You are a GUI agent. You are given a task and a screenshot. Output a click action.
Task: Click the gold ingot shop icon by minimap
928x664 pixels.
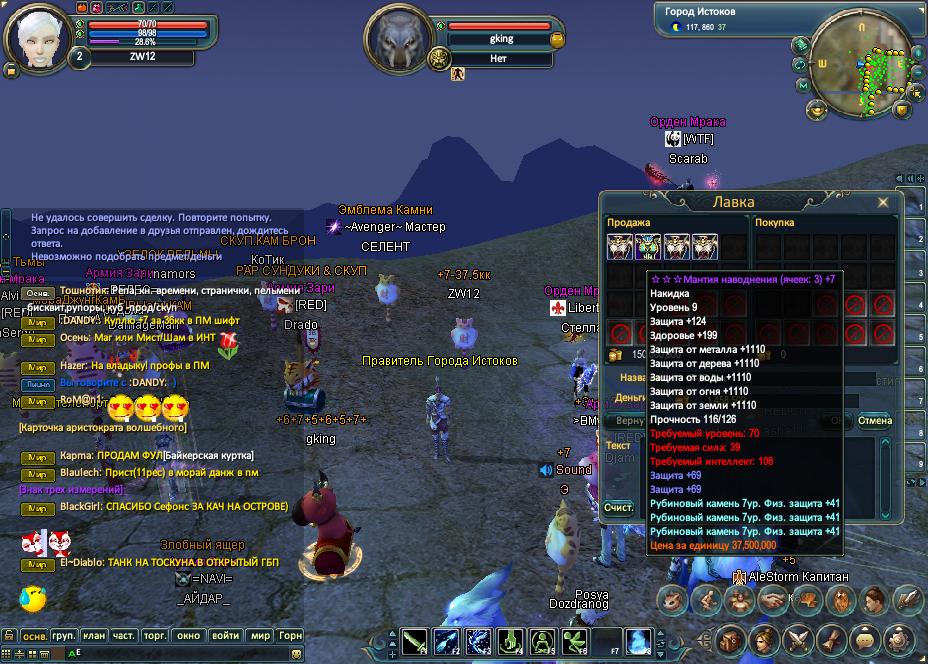coord(818,108)
